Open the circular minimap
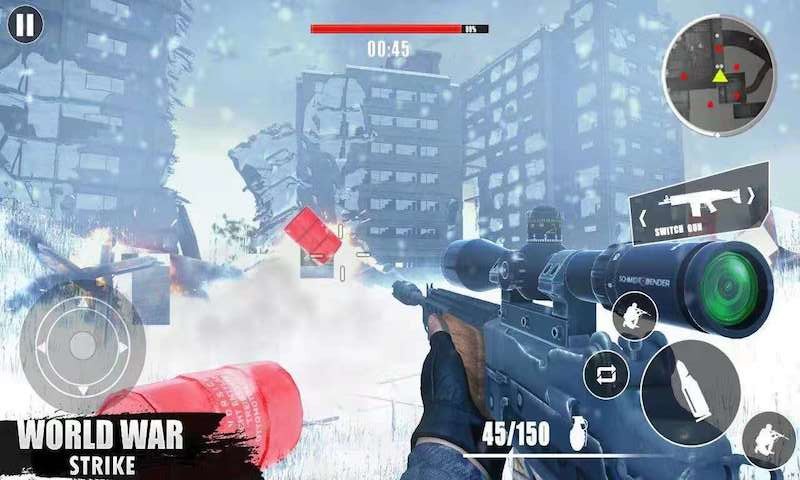The width and height of the screenshot is (800, 480). (x=719, y=75)
